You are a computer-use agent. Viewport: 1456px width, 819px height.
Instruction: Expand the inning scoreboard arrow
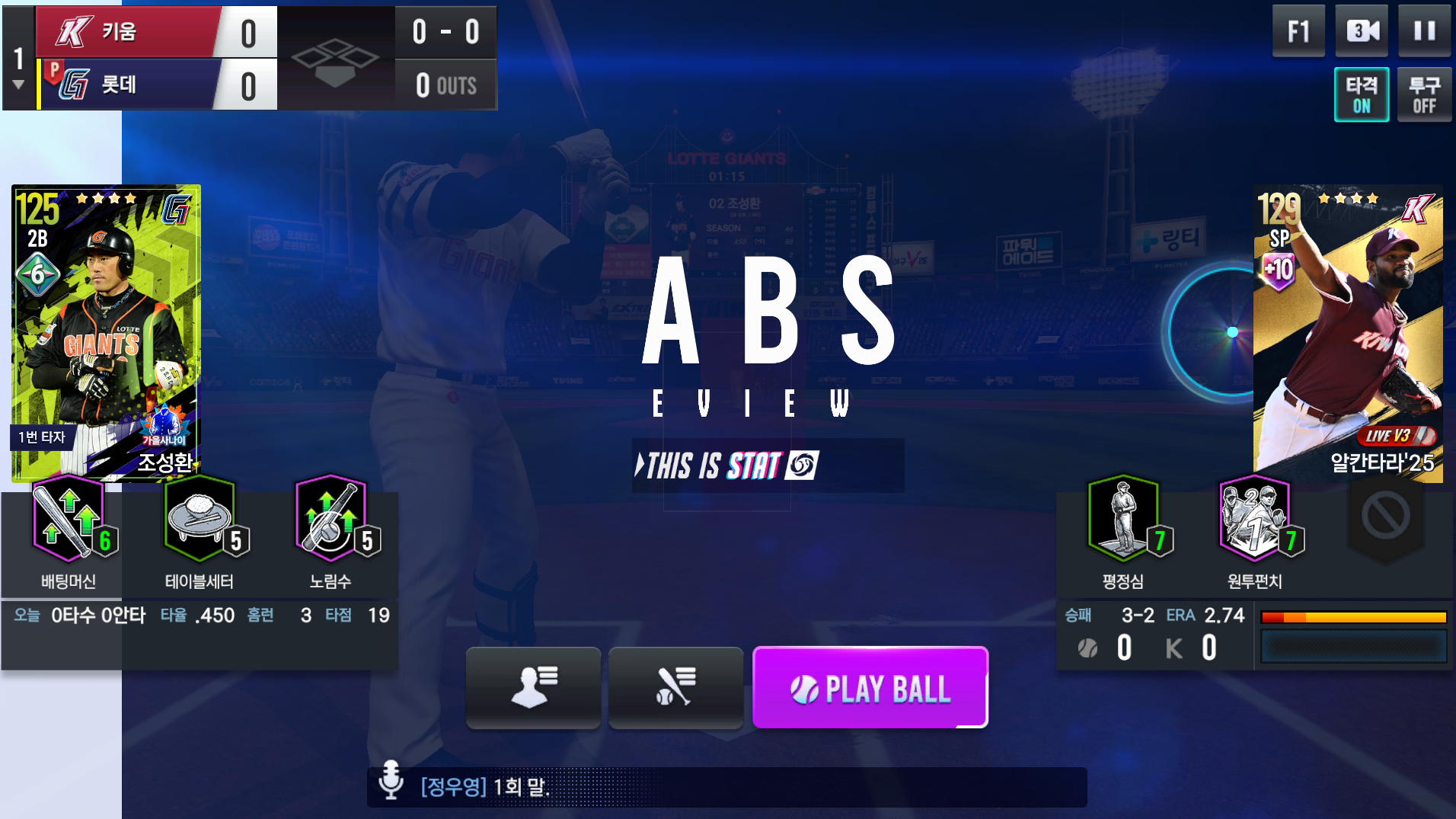(18, 85)
